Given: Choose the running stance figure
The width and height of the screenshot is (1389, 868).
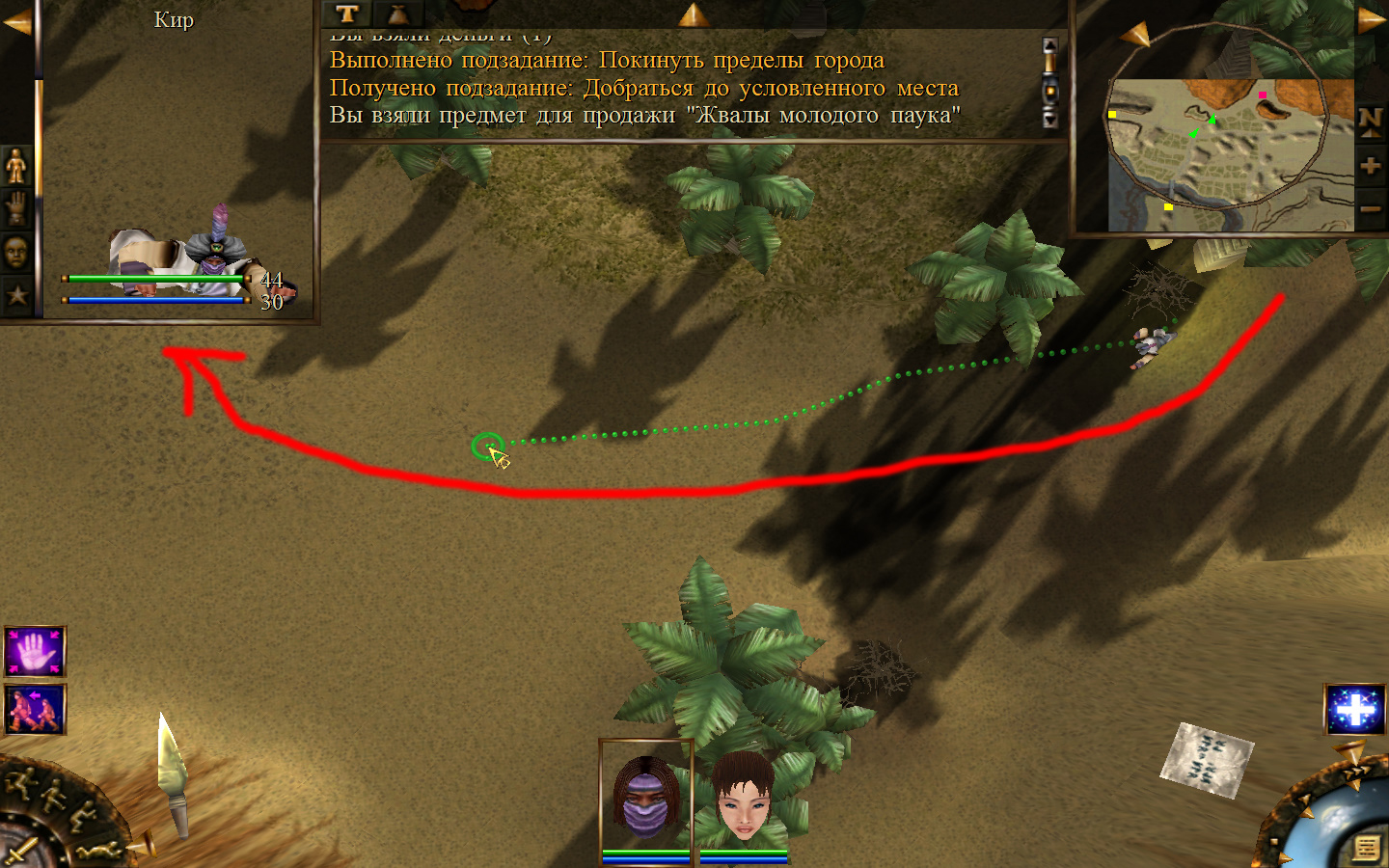Looking at the screenshot, I should coord(19,783).
